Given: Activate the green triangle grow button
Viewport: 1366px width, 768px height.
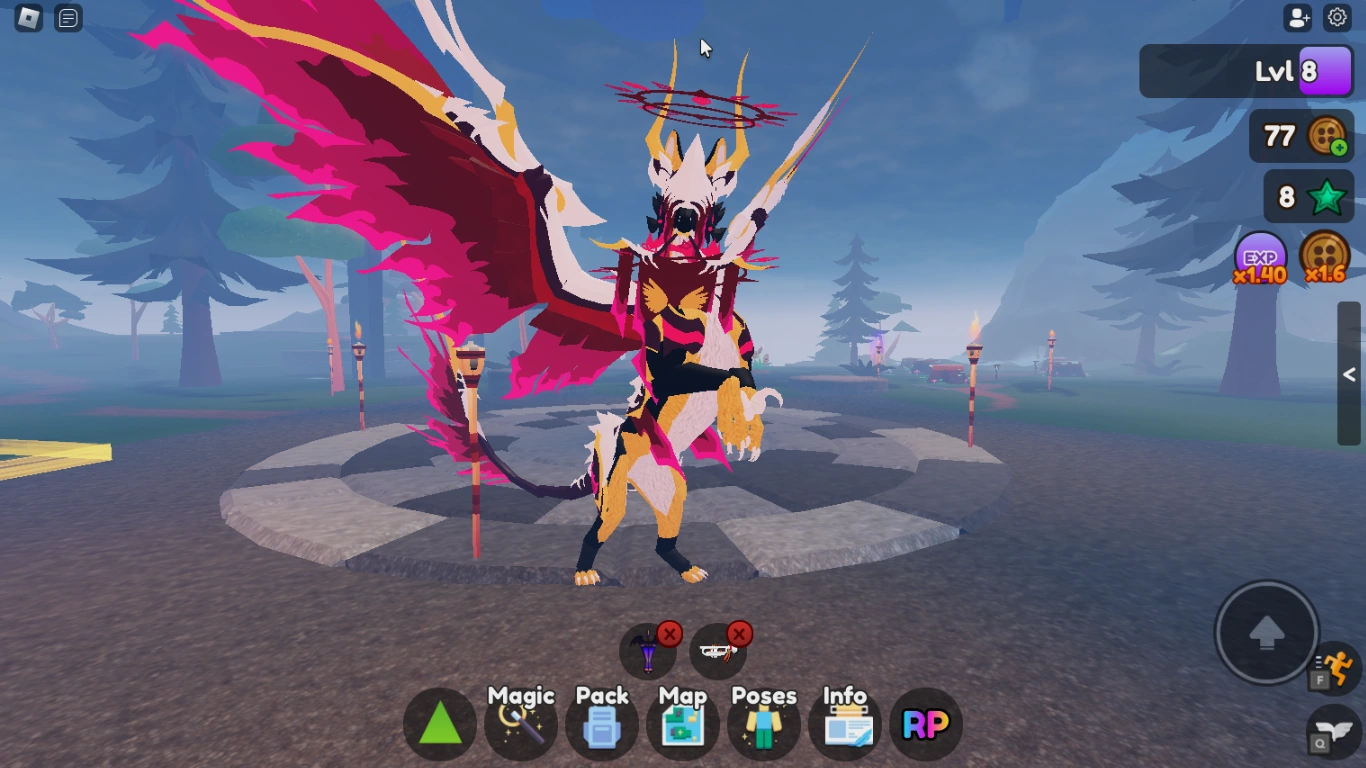Looking at the screenshot, I should pos(439,723).
